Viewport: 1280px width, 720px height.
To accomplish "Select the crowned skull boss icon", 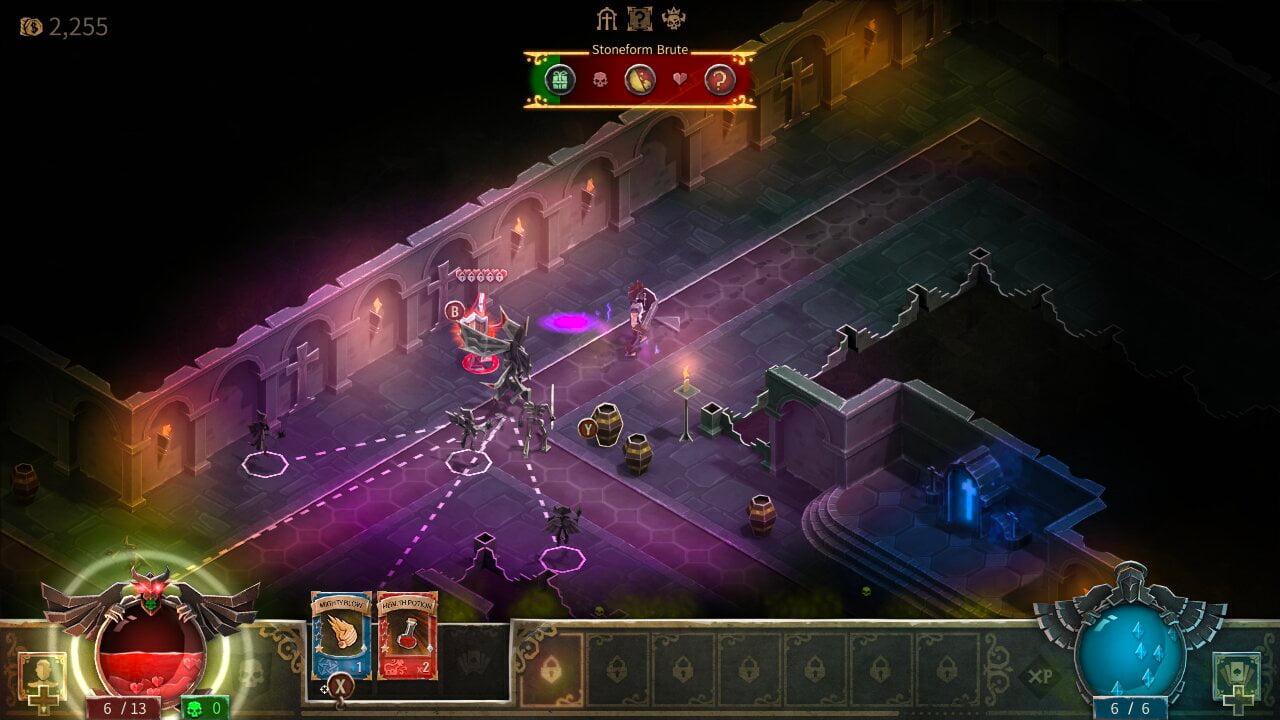I will tap(673, 19).
